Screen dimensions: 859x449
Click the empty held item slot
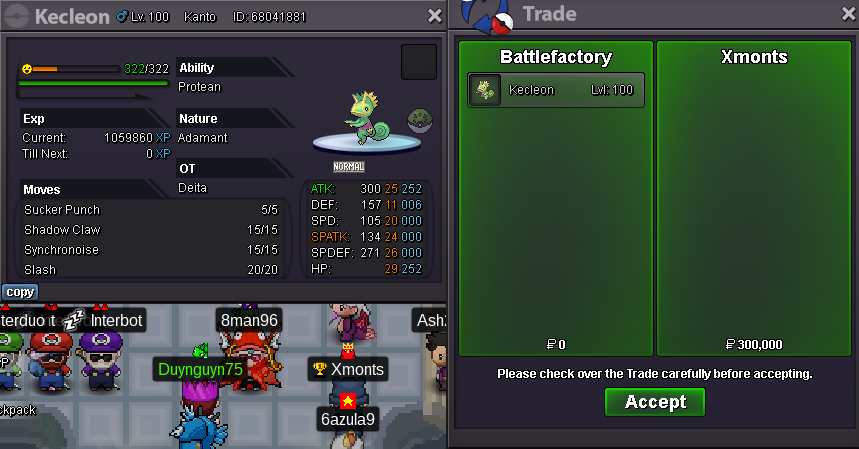click(x=418, y=62)
